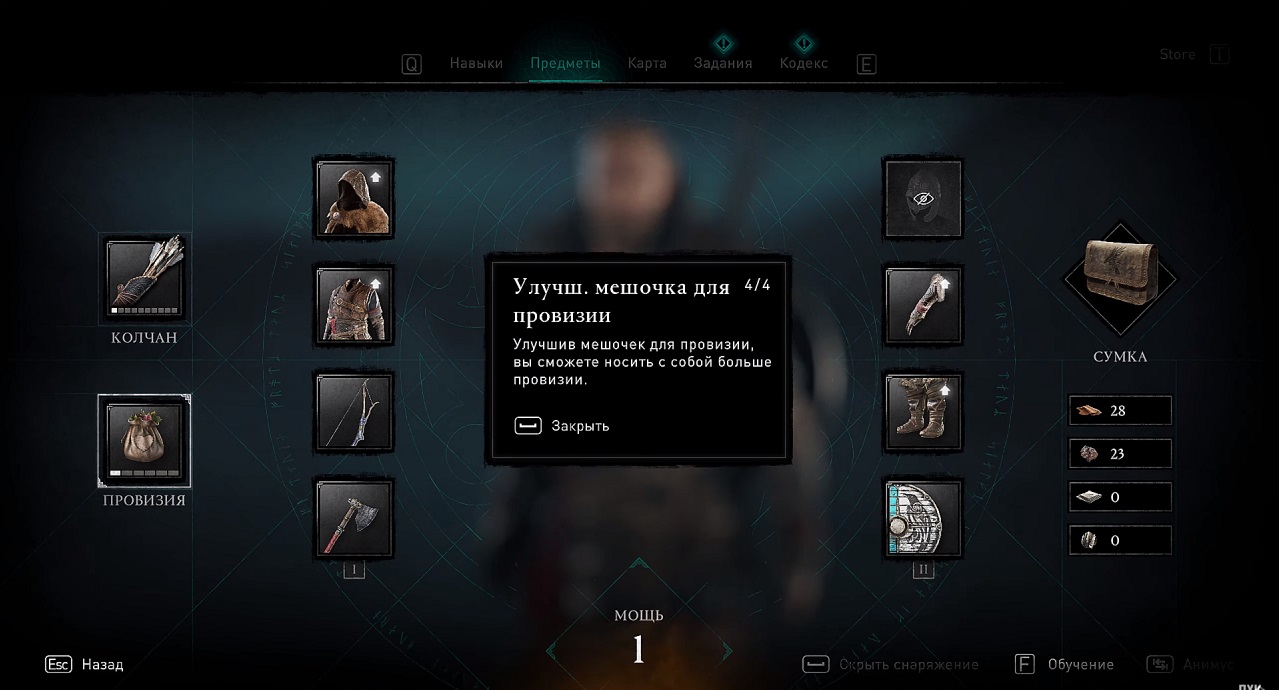The width and height of the screenshot is (1279, 690).
Task: Choose the fur boots slot
Action: 923,412
